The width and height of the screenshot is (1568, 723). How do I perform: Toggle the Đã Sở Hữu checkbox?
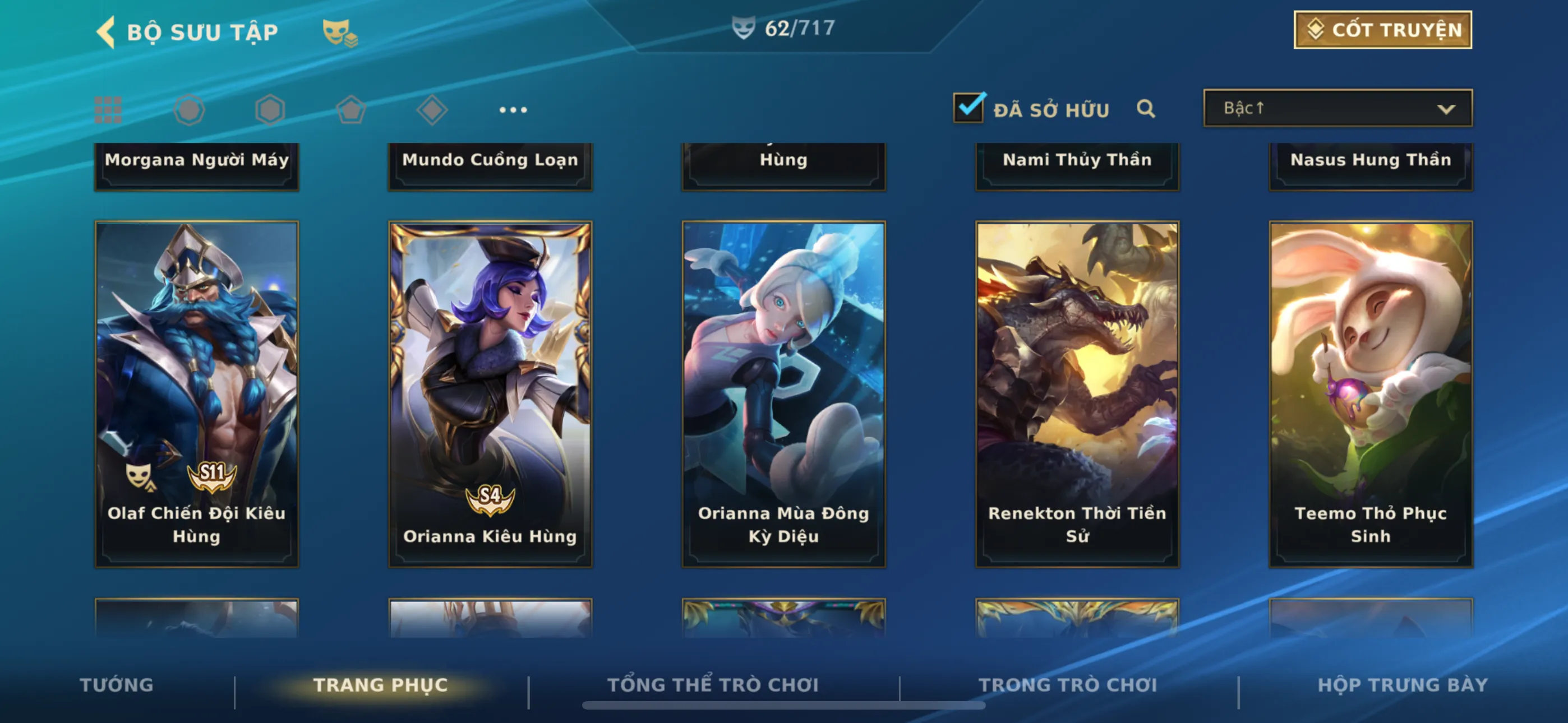968,108
